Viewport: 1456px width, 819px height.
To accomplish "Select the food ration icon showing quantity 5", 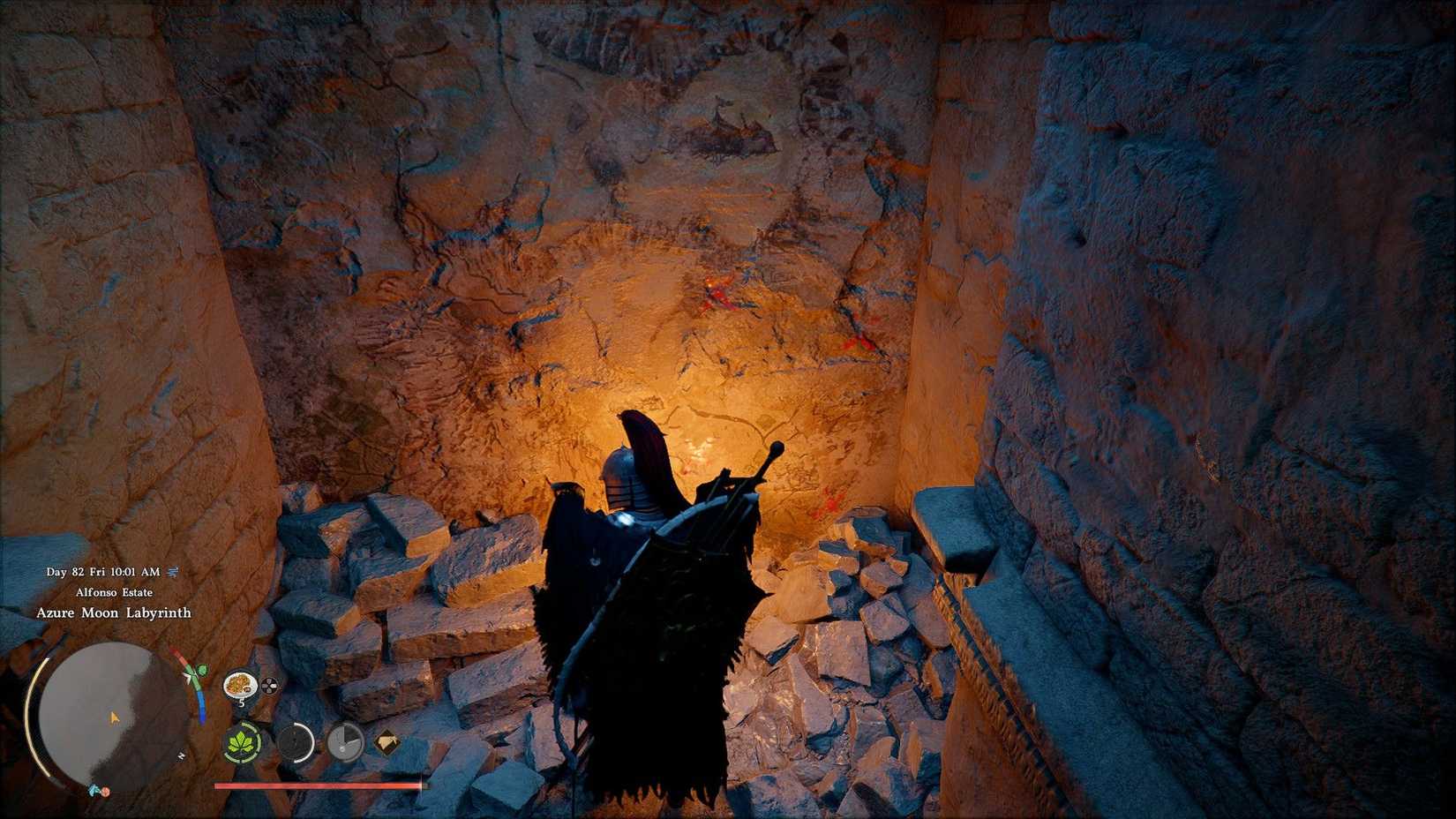I will click(240, 685).
